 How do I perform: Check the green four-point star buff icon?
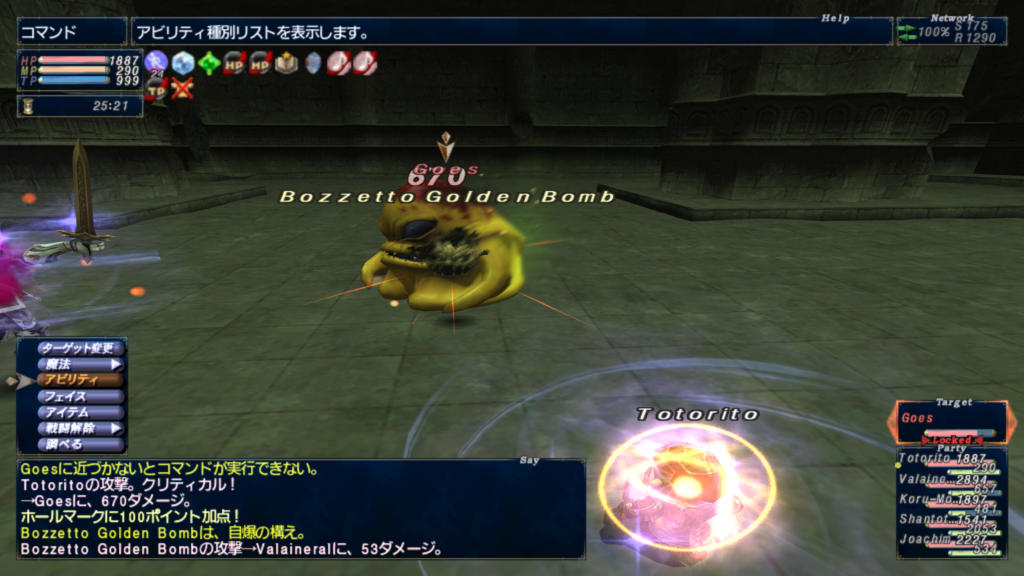[x=208, y=63]
